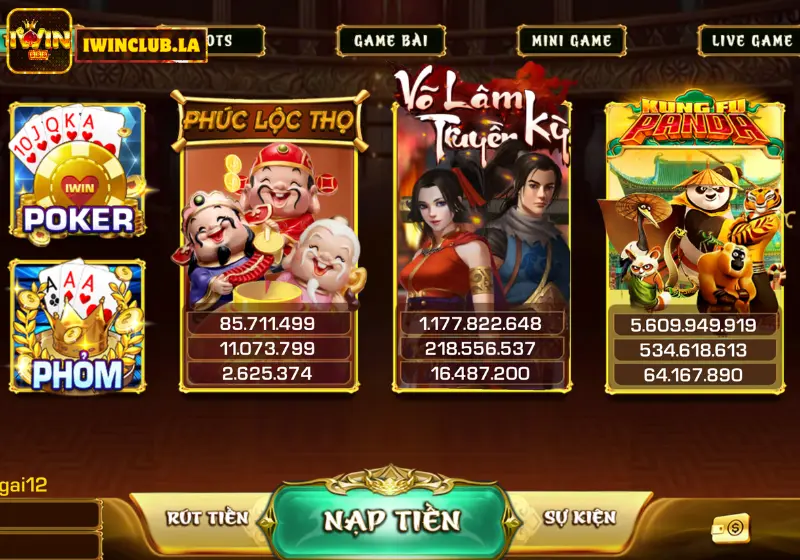
Task: Launch the iWin Poker game
Action: [78, 170]
